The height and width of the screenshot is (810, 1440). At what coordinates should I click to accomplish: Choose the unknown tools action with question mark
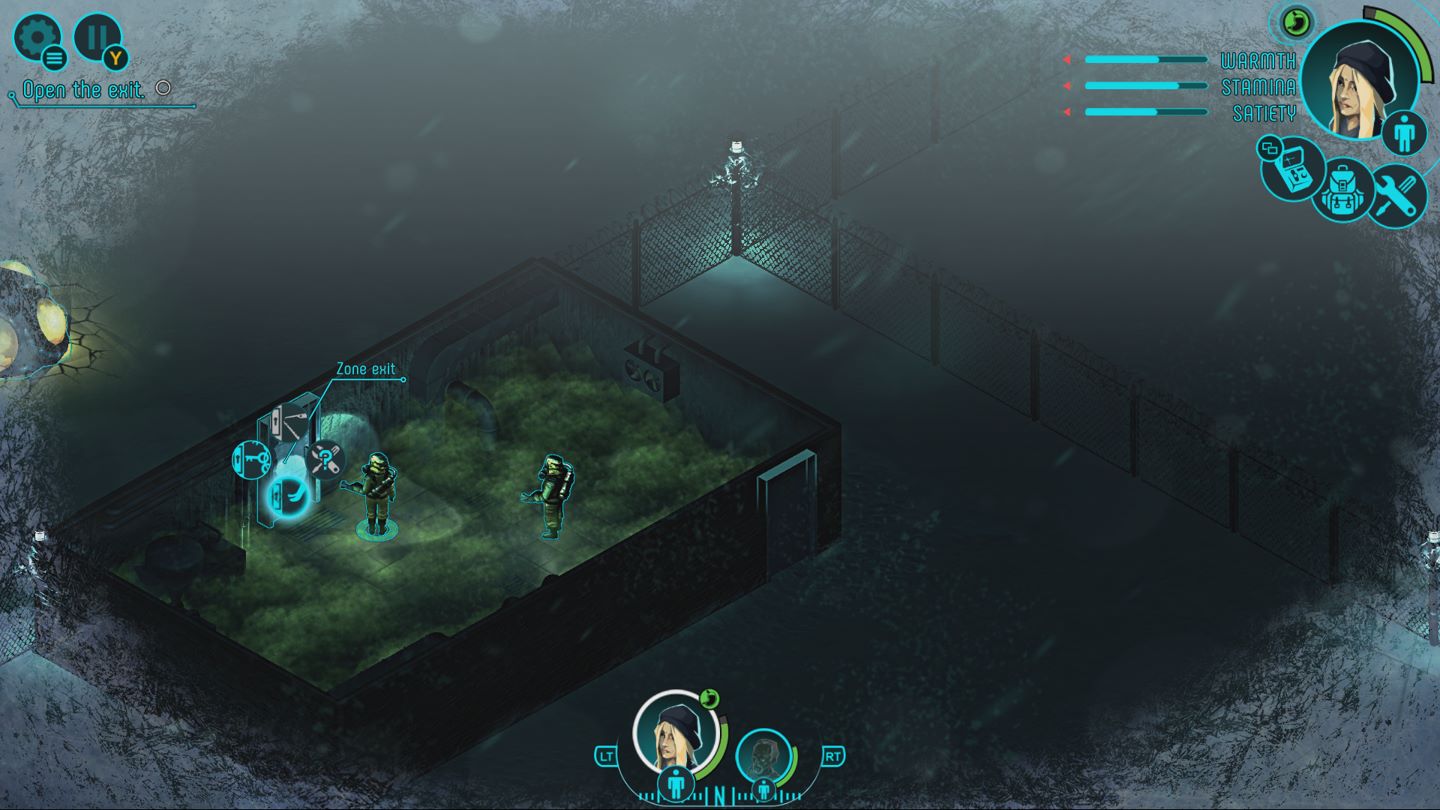click(325, 460)
